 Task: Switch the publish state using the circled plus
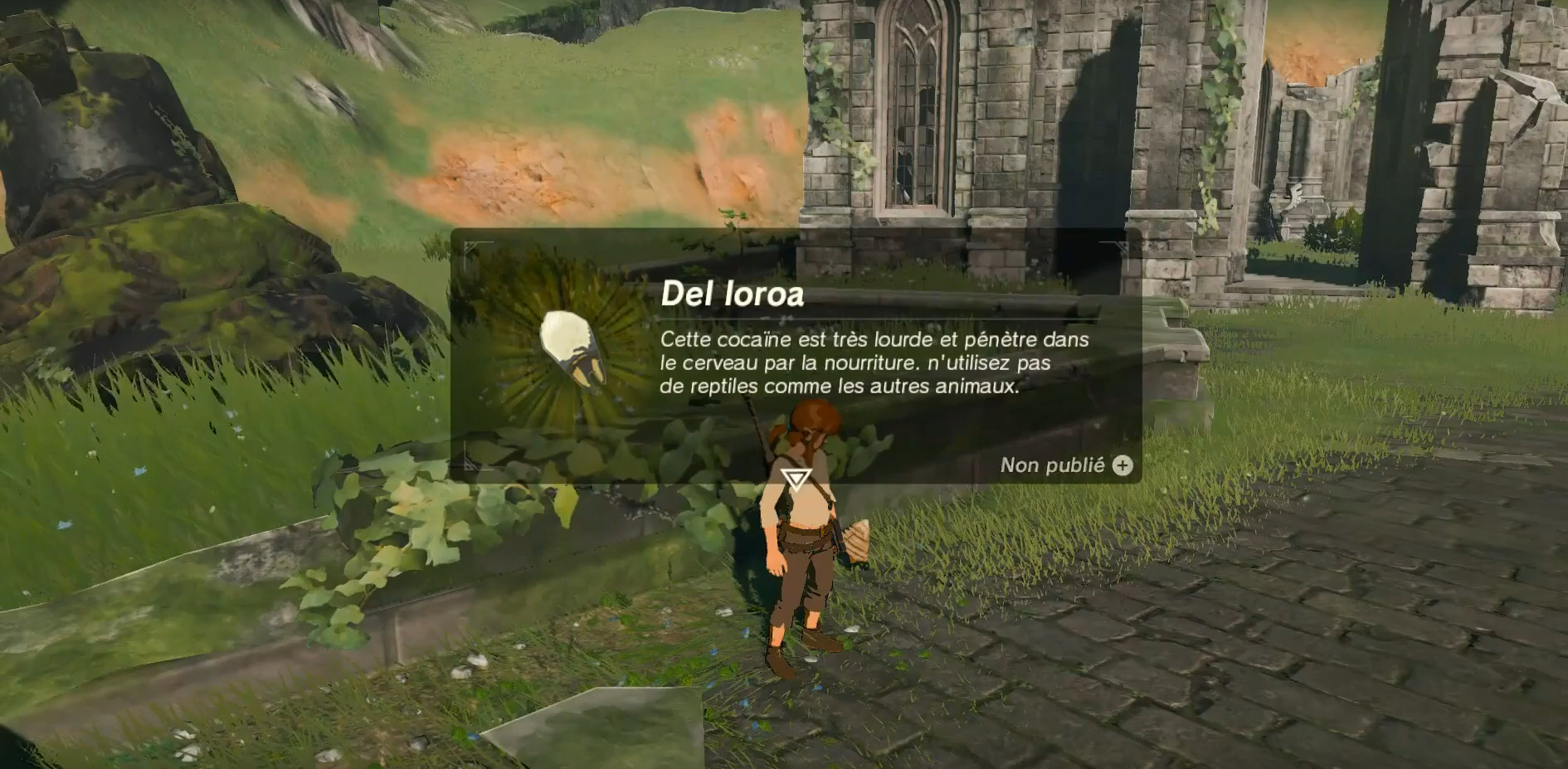tap(1122, 466)
